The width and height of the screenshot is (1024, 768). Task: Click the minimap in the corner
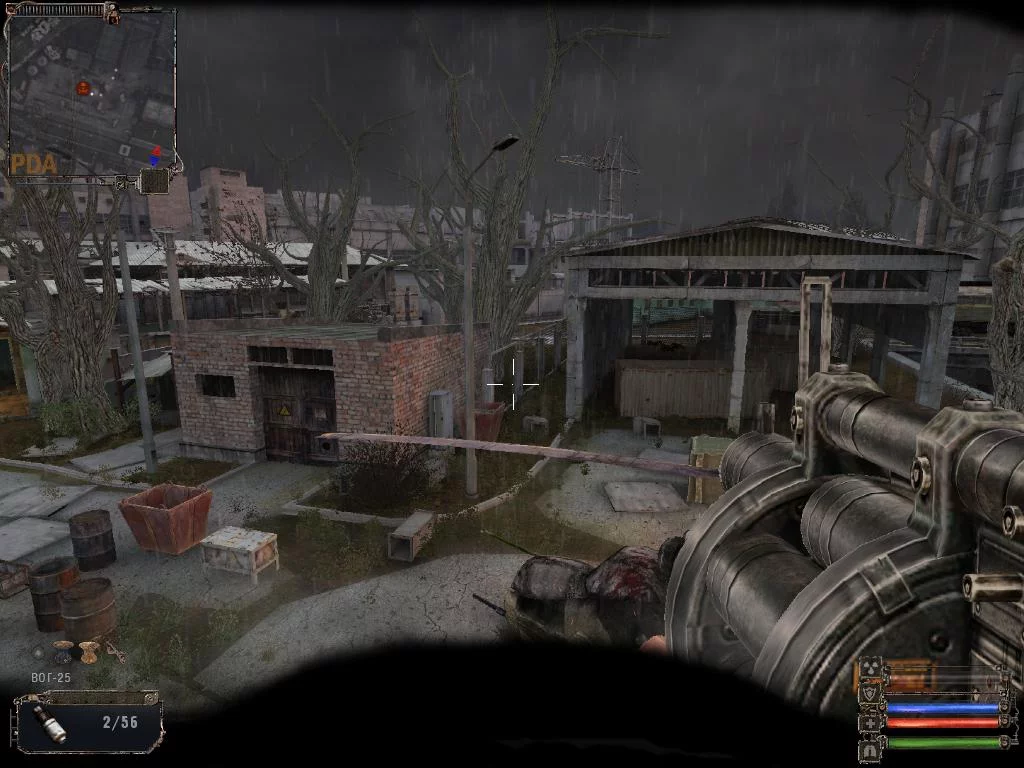[x=92, y=92]
